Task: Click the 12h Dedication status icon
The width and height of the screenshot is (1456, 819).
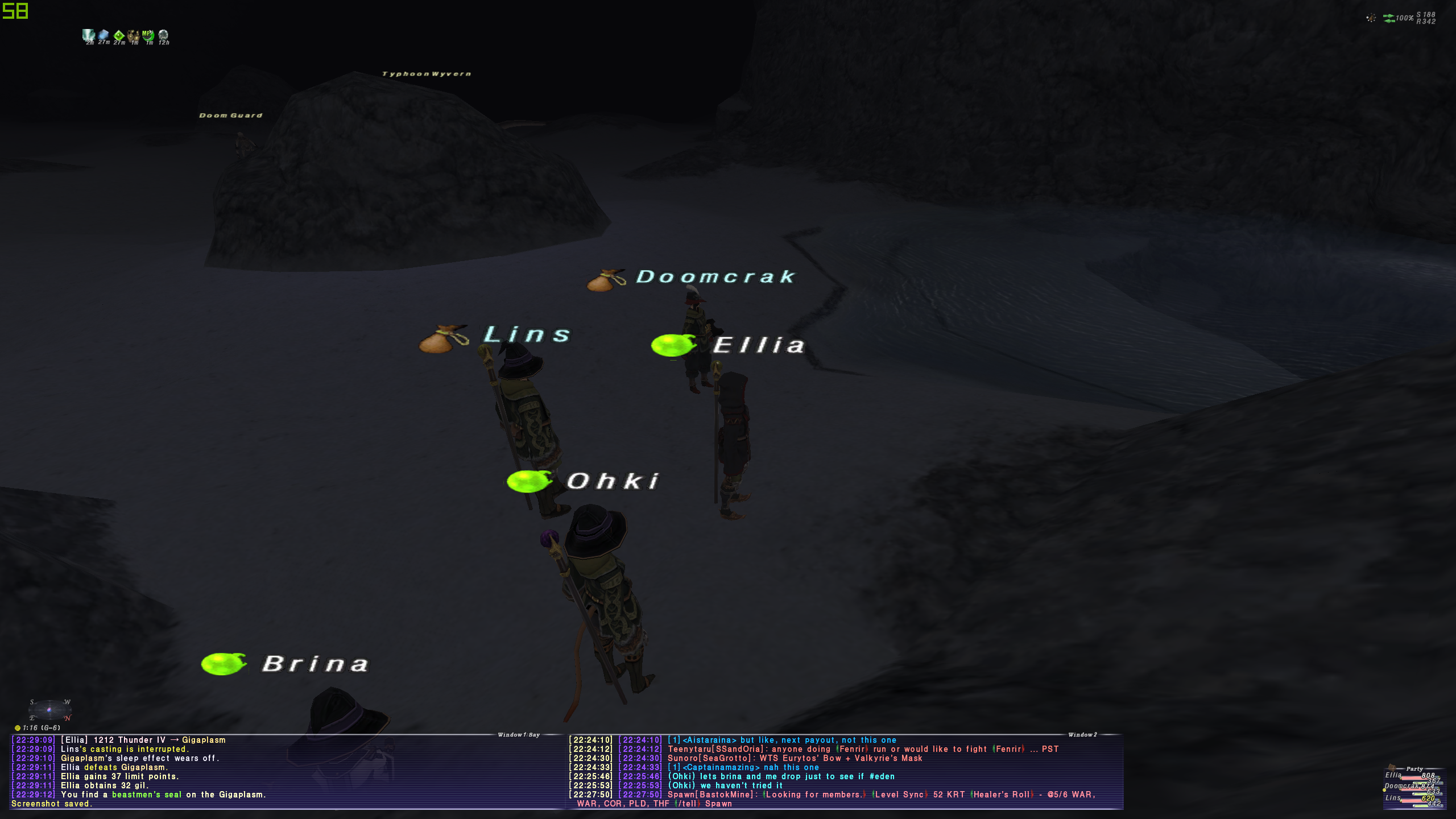Action: (163, 35)
